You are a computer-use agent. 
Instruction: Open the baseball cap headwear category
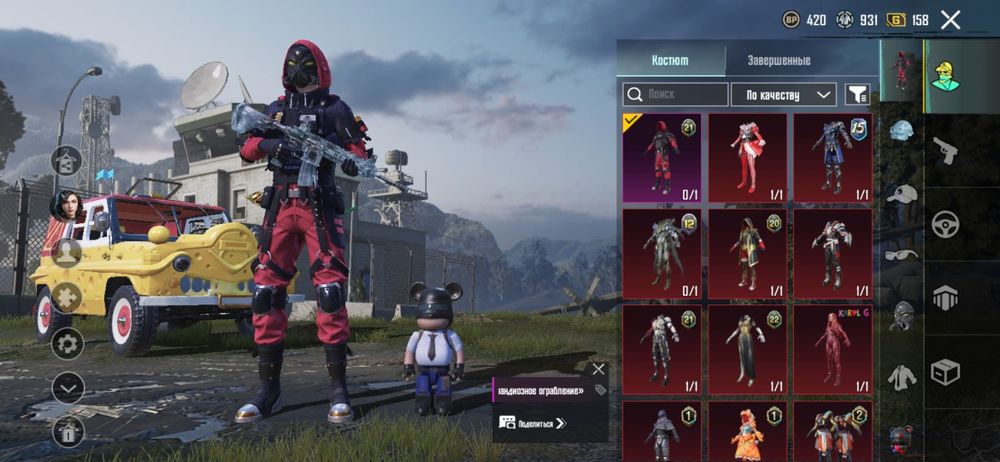click(902, 194)
